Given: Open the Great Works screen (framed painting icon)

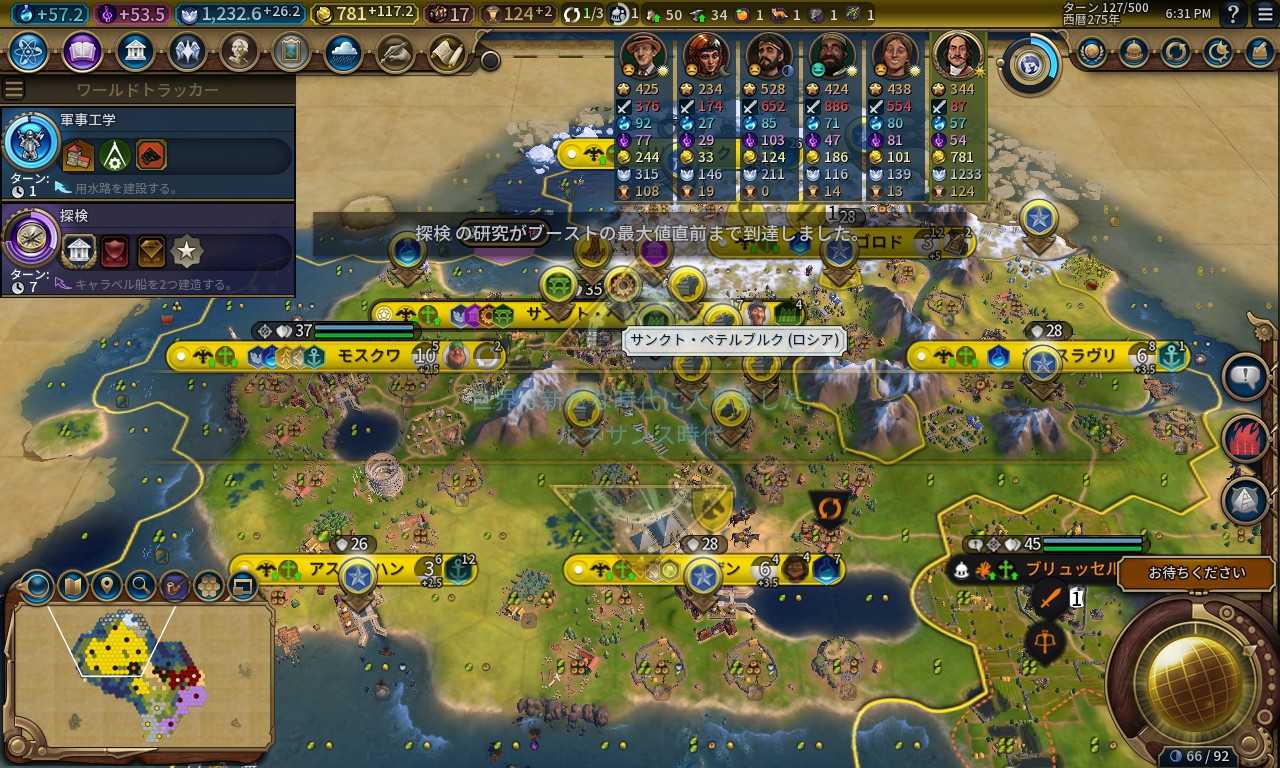Looking at the screenshot, I should pos(291,51).
